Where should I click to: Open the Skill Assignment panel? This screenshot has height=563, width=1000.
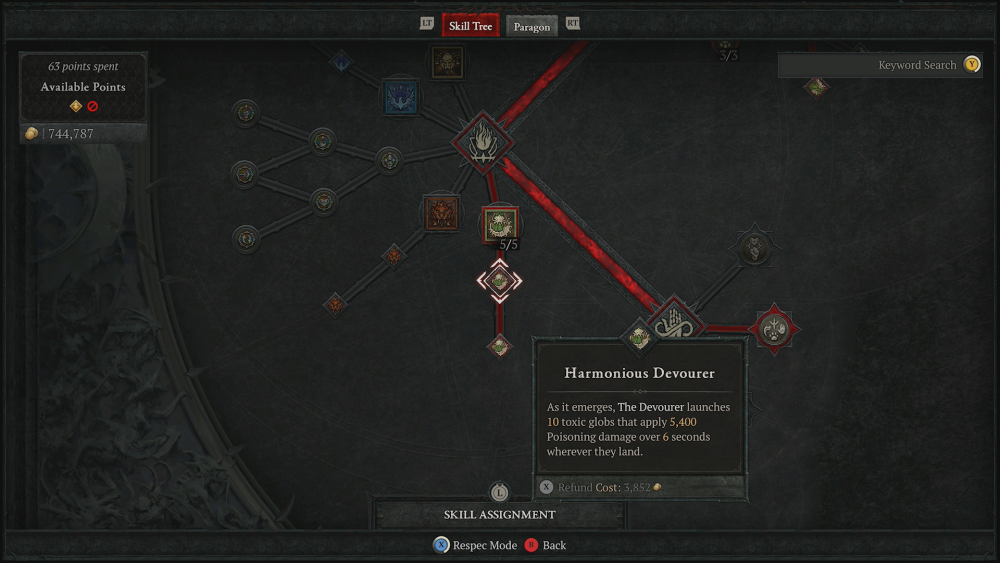[x=499, y=514]
